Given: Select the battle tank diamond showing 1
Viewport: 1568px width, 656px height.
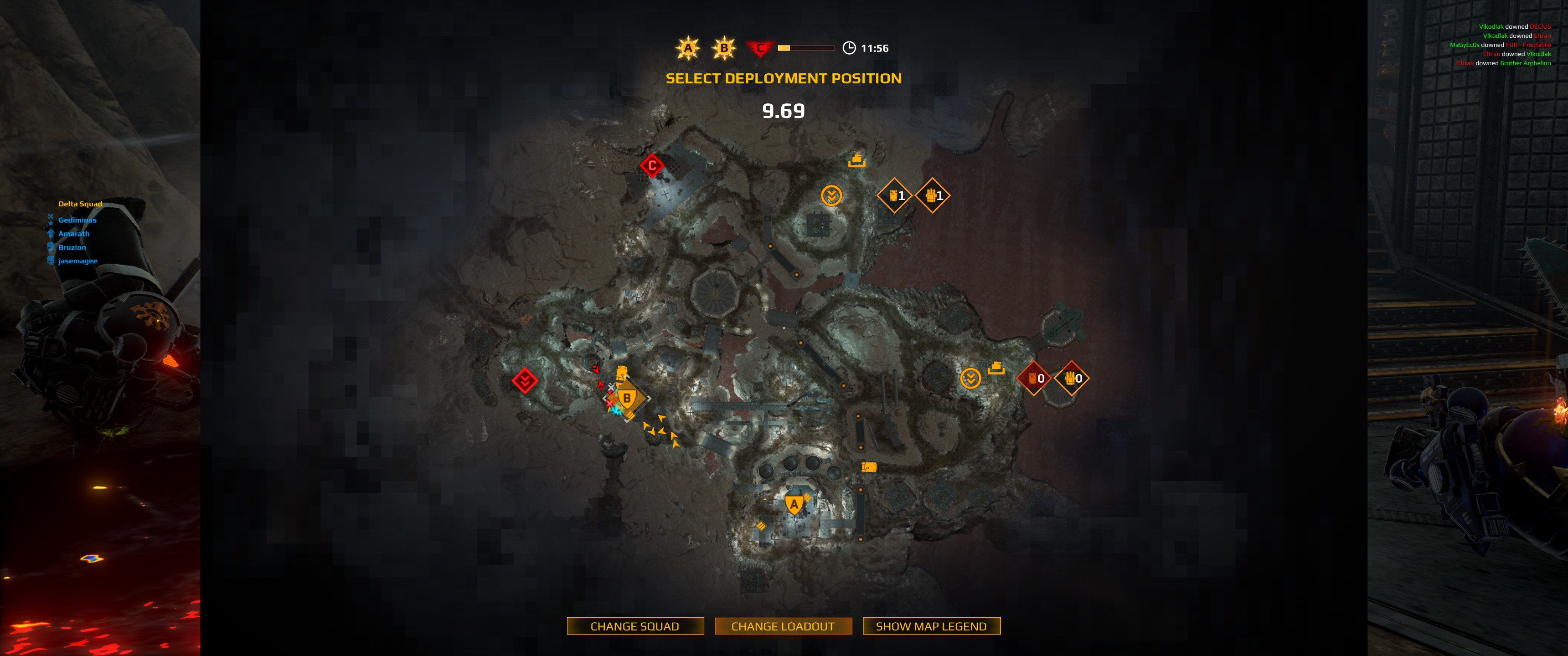Looking at the screenshot, I should point(933,196).
